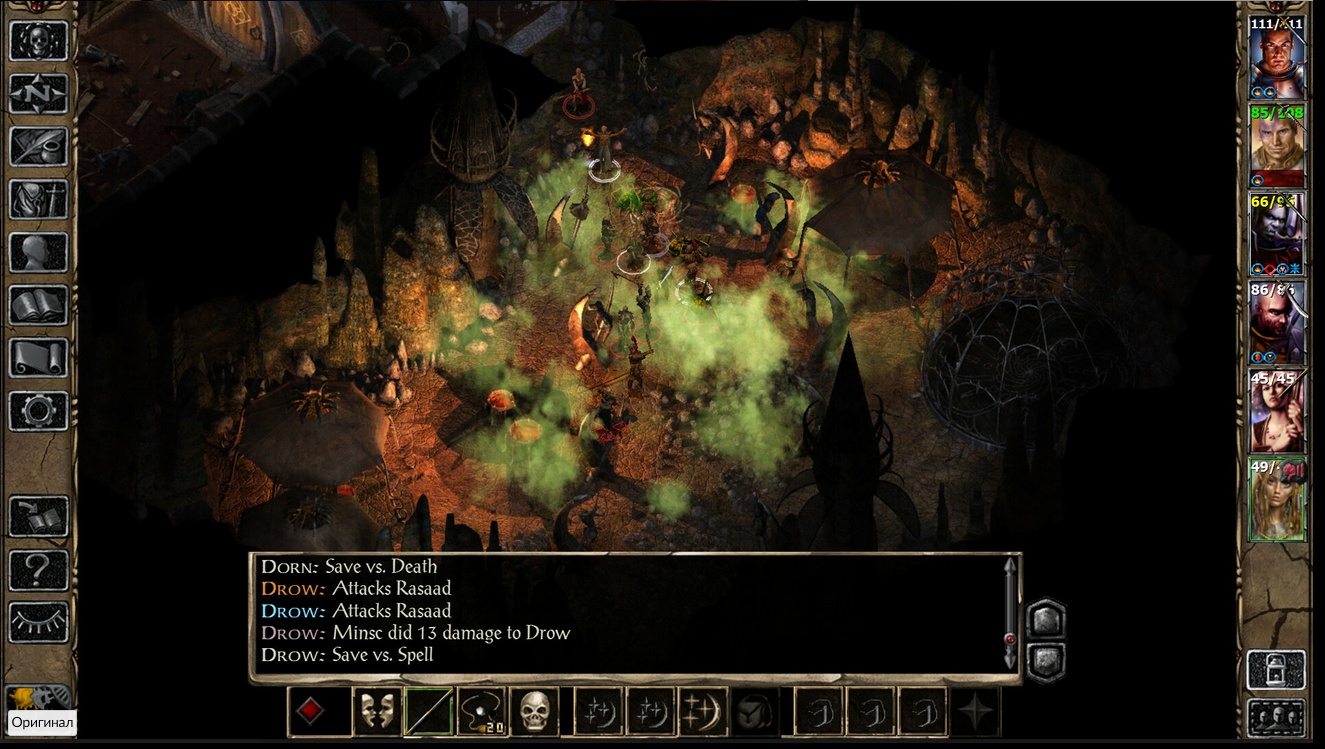Open the mage spellbook icon
Screen dimensions: 1325x749
pyautogui.click(x=39, y=305)
